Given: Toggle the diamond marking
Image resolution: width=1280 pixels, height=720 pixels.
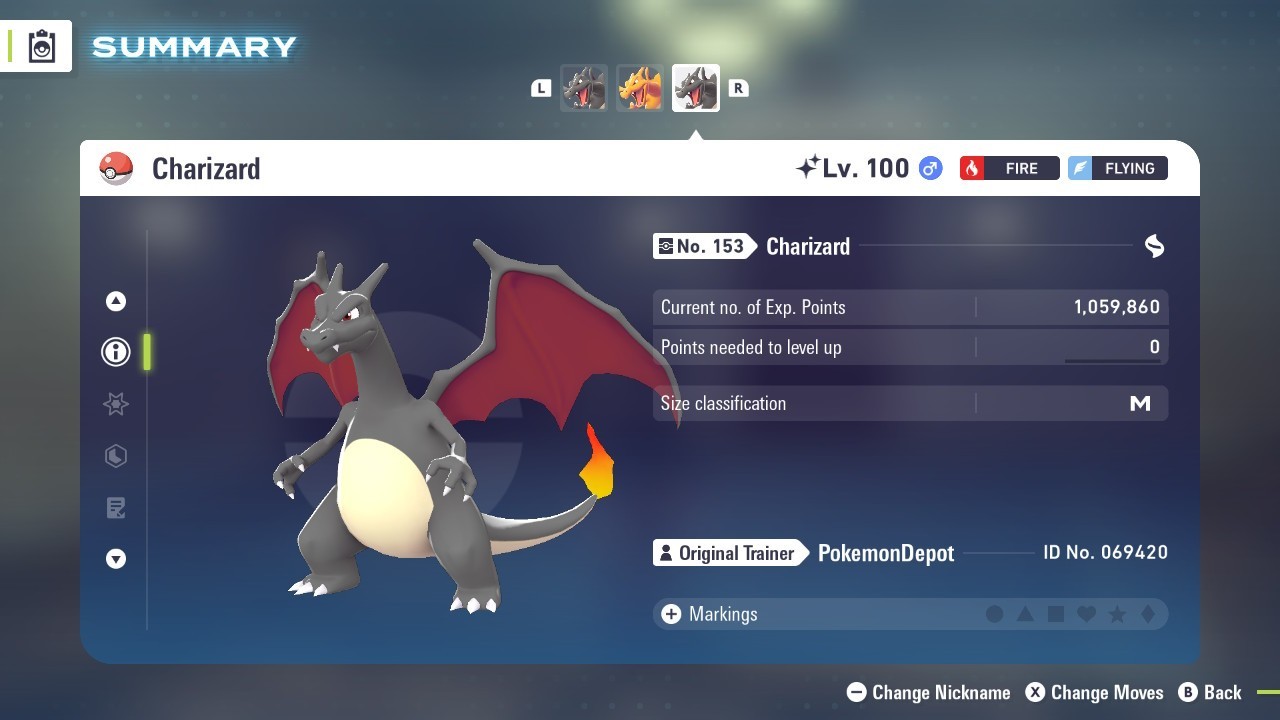Looking at the screenshot, I should (1147, 614).
